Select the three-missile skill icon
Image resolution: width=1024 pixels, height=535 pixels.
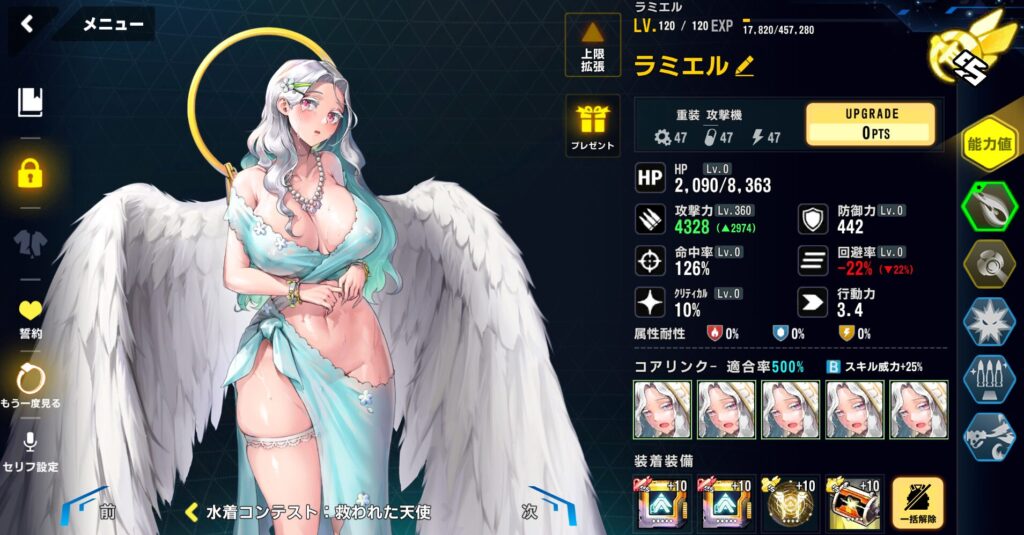pyautogui.click(x=988, y=380)
